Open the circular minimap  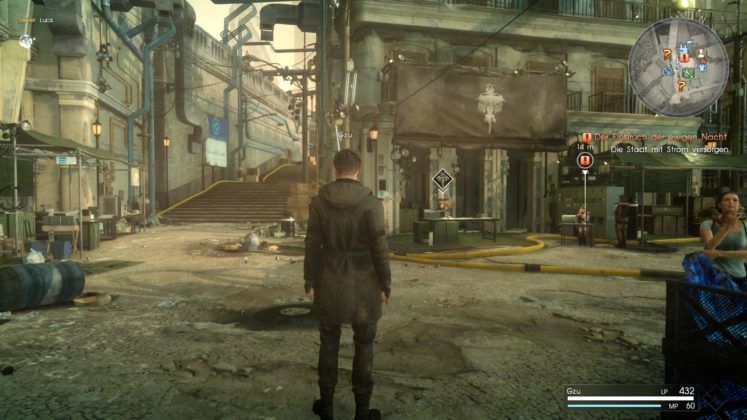tap(679, 66)
